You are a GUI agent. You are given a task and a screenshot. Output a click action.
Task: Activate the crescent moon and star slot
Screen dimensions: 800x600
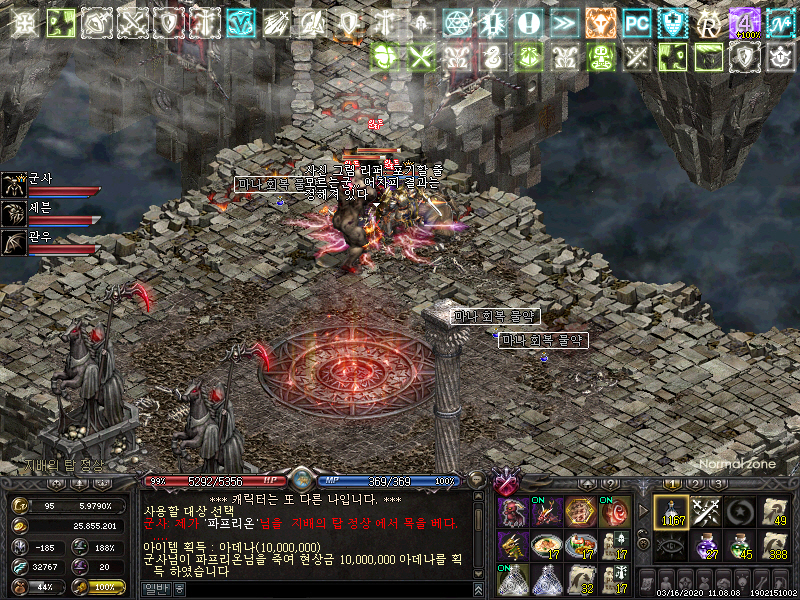click(740, 512)
